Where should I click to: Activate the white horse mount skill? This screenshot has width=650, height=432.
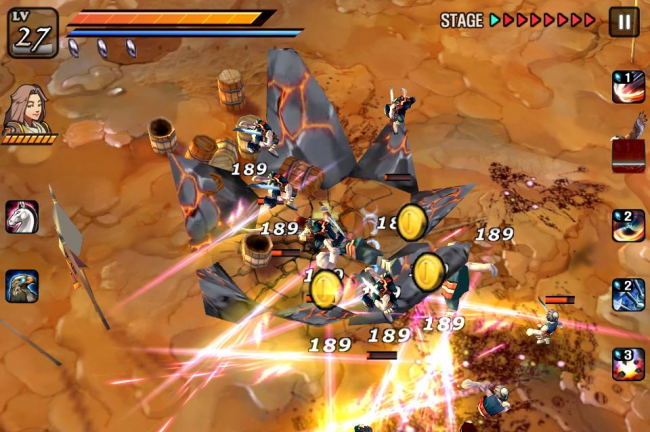tap(21, 216)
